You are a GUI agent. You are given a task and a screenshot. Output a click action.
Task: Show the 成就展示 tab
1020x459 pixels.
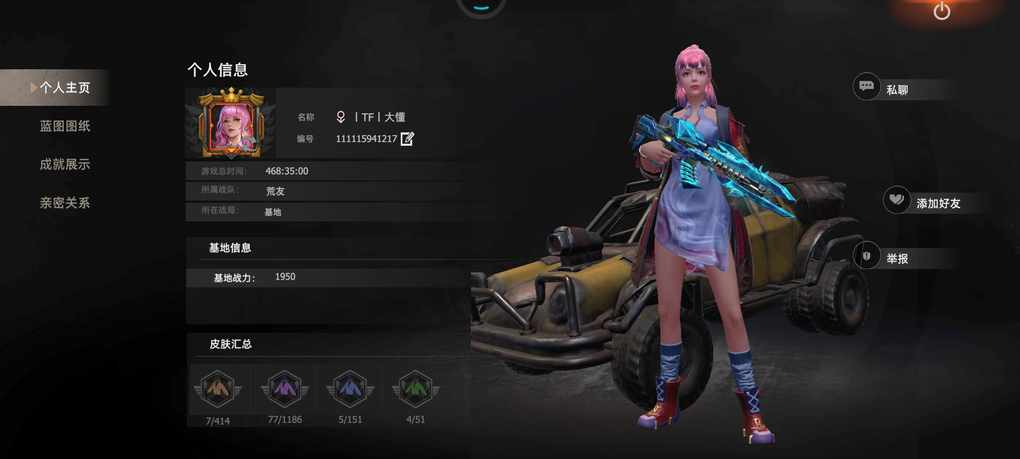point(65,164)
